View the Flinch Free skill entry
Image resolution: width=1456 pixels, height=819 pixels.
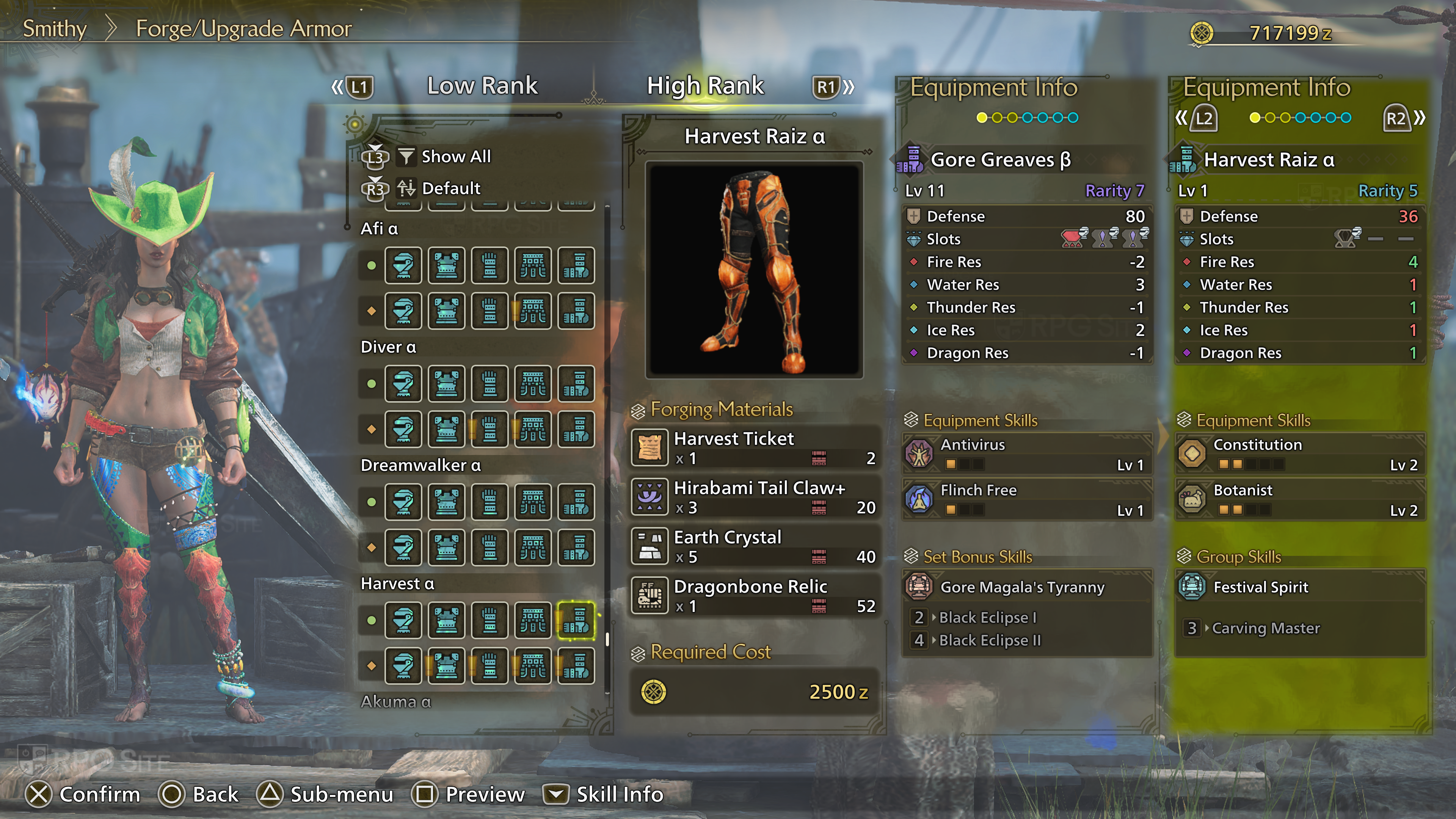pyautogui.click(x=1026, y=499)
